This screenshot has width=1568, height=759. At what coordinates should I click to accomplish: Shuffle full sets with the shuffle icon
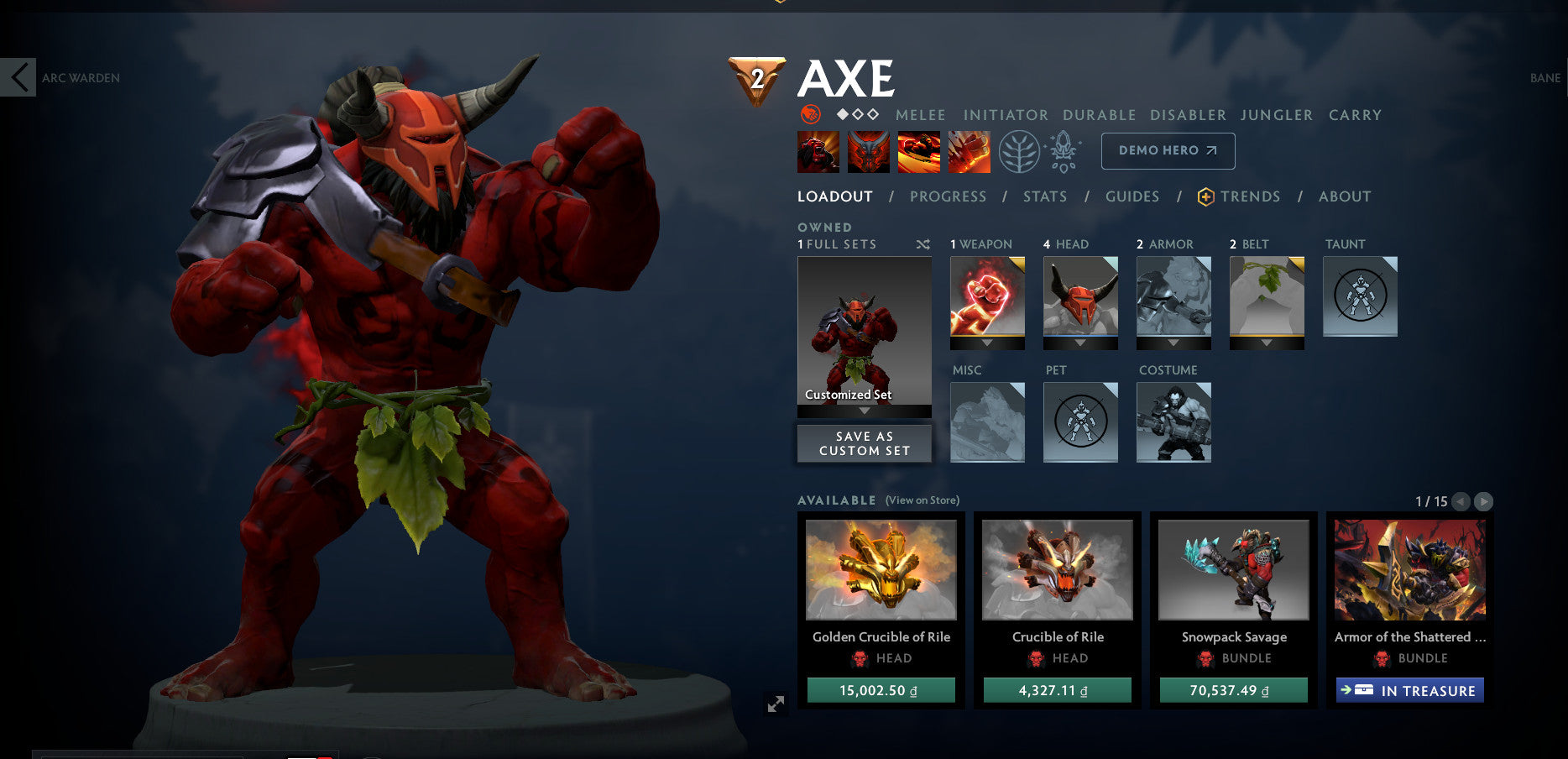click(922, 244)
